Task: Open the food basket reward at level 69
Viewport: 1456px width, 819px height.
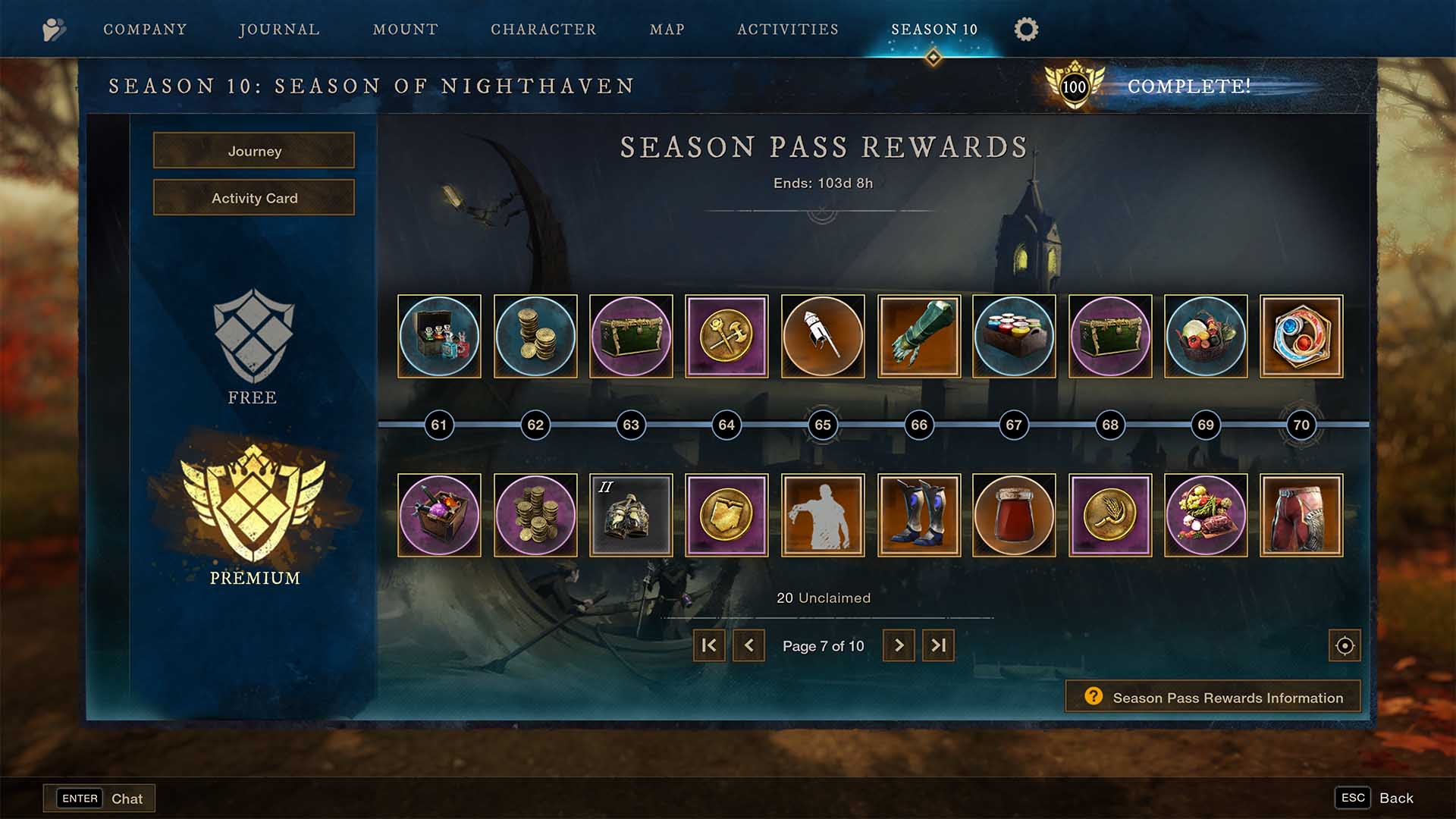Action: tap(1206, 336)
